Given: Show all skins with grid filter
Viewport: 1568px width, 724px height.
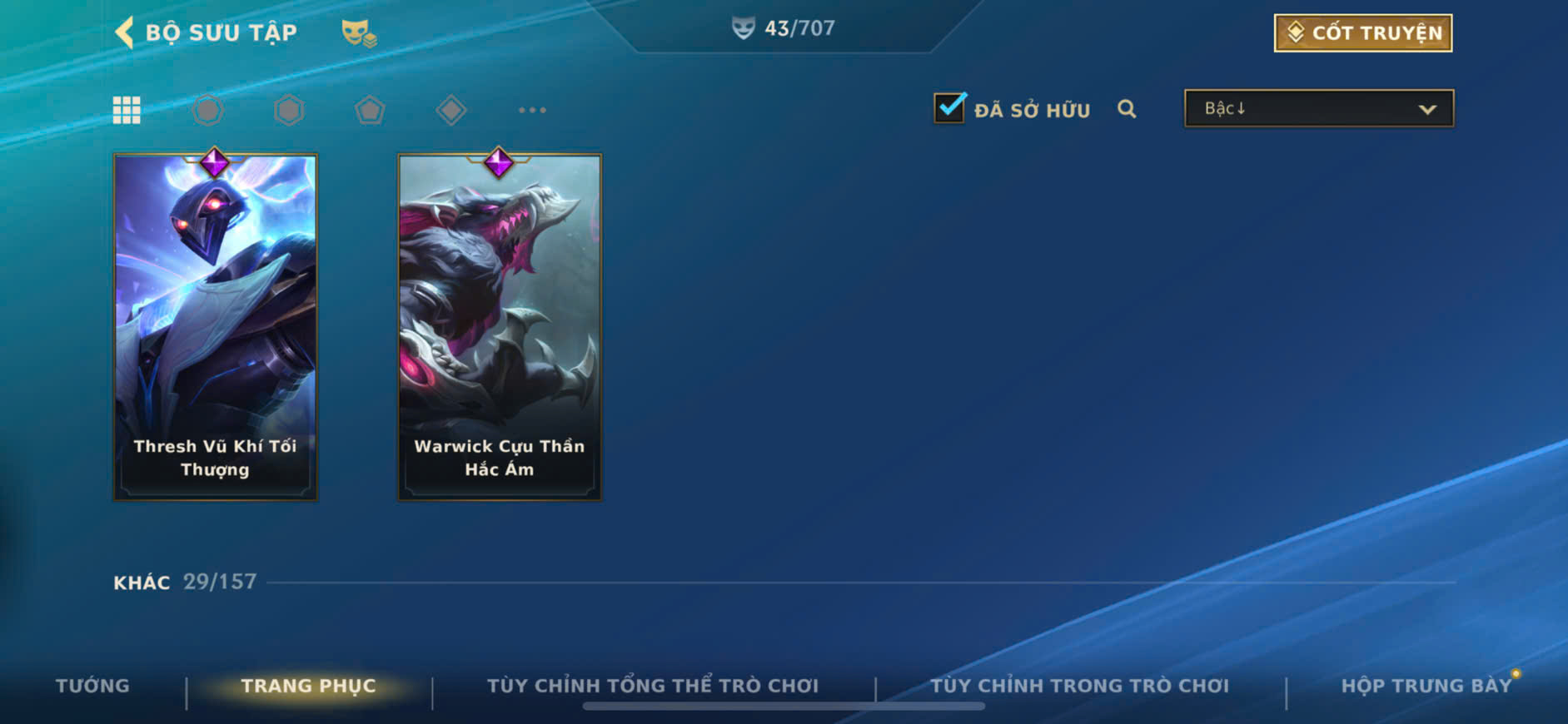Looking at the screenshot, I should point(127,110).
